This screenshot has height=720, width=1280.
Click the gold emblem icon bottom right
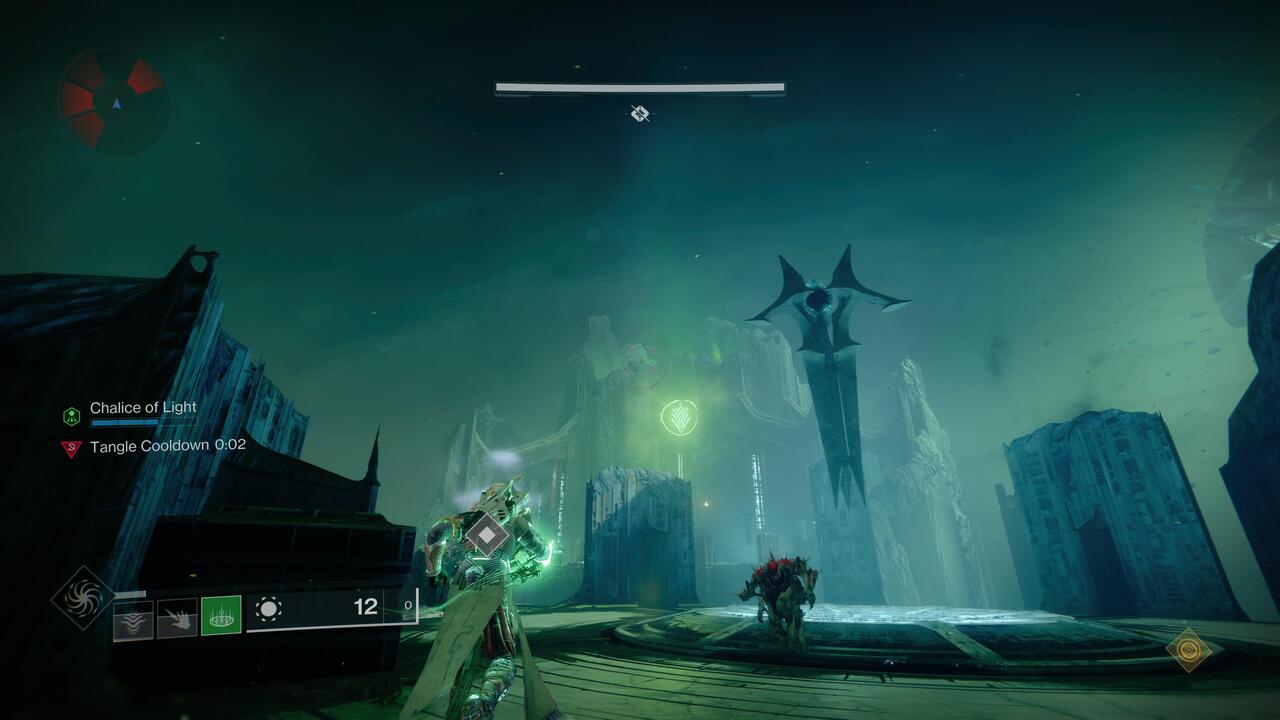pyautogui.click(x=1188, y=649)
